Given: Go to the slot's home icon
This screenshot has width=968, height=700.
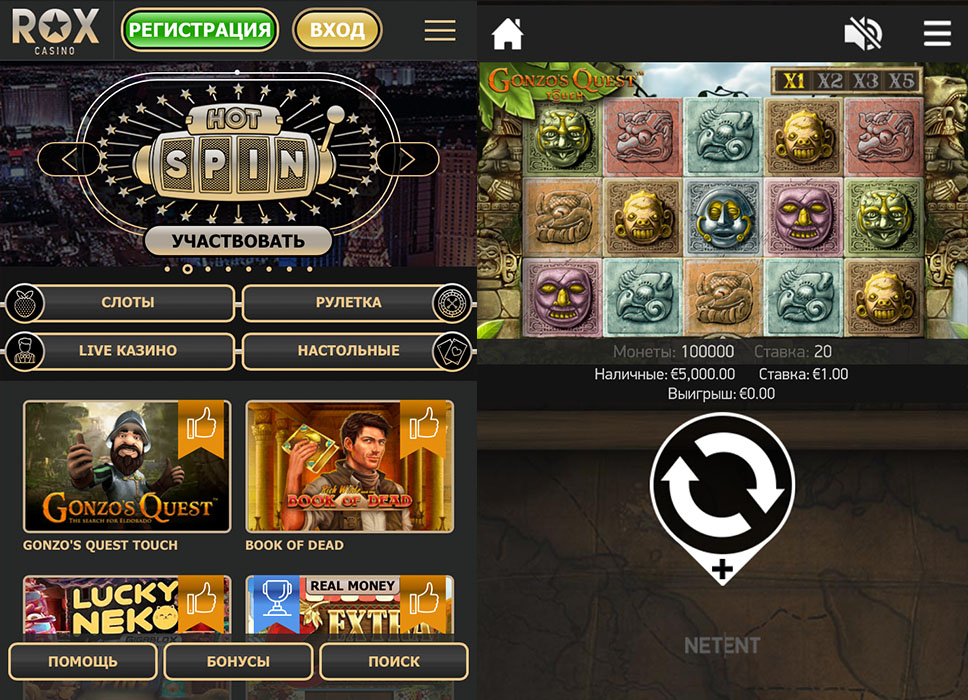Looking at the screenshot, I should (508, 33).
